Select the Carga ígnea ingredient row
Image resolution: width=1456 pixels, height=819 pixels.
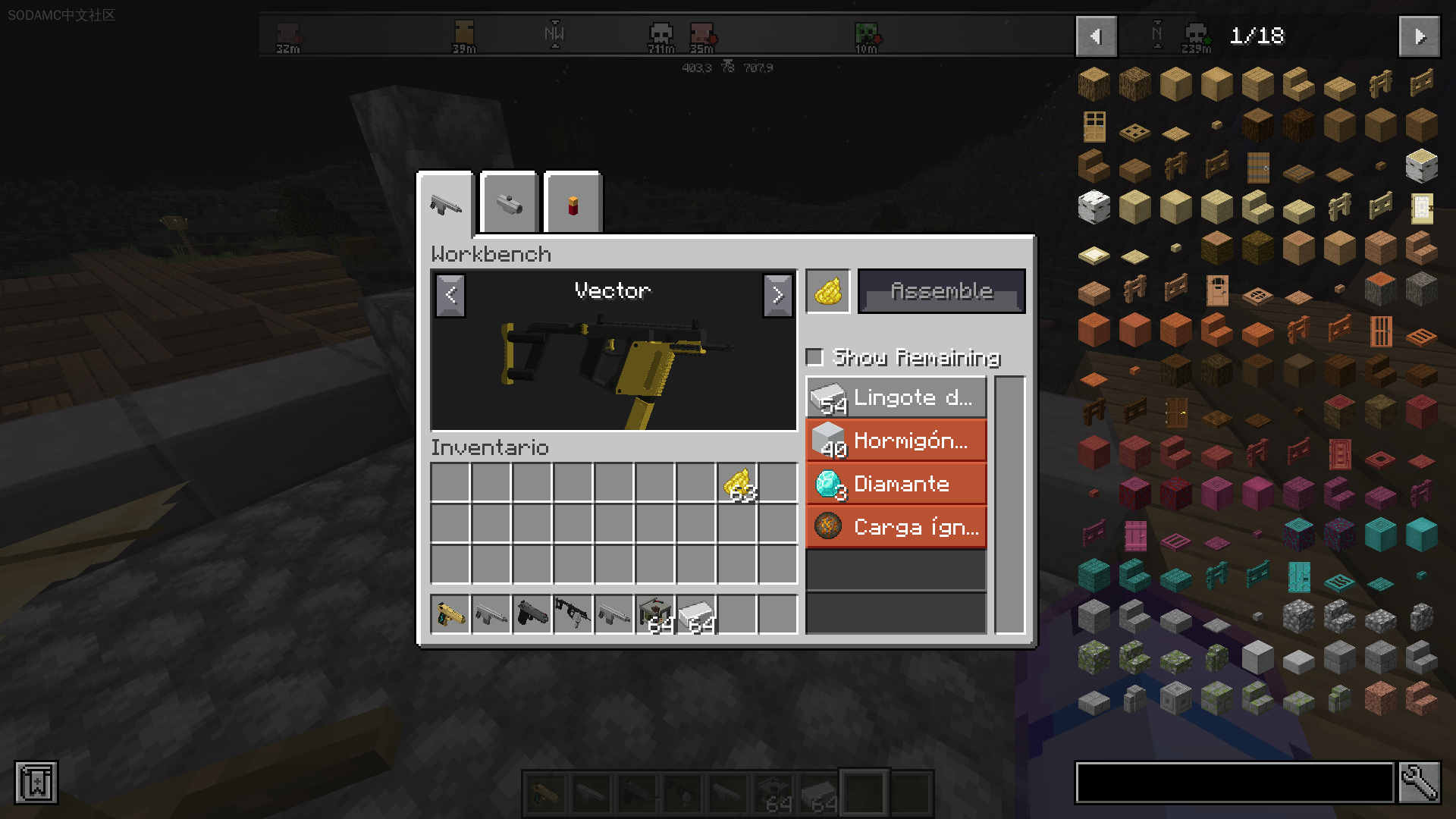click(x=896, y=527)
